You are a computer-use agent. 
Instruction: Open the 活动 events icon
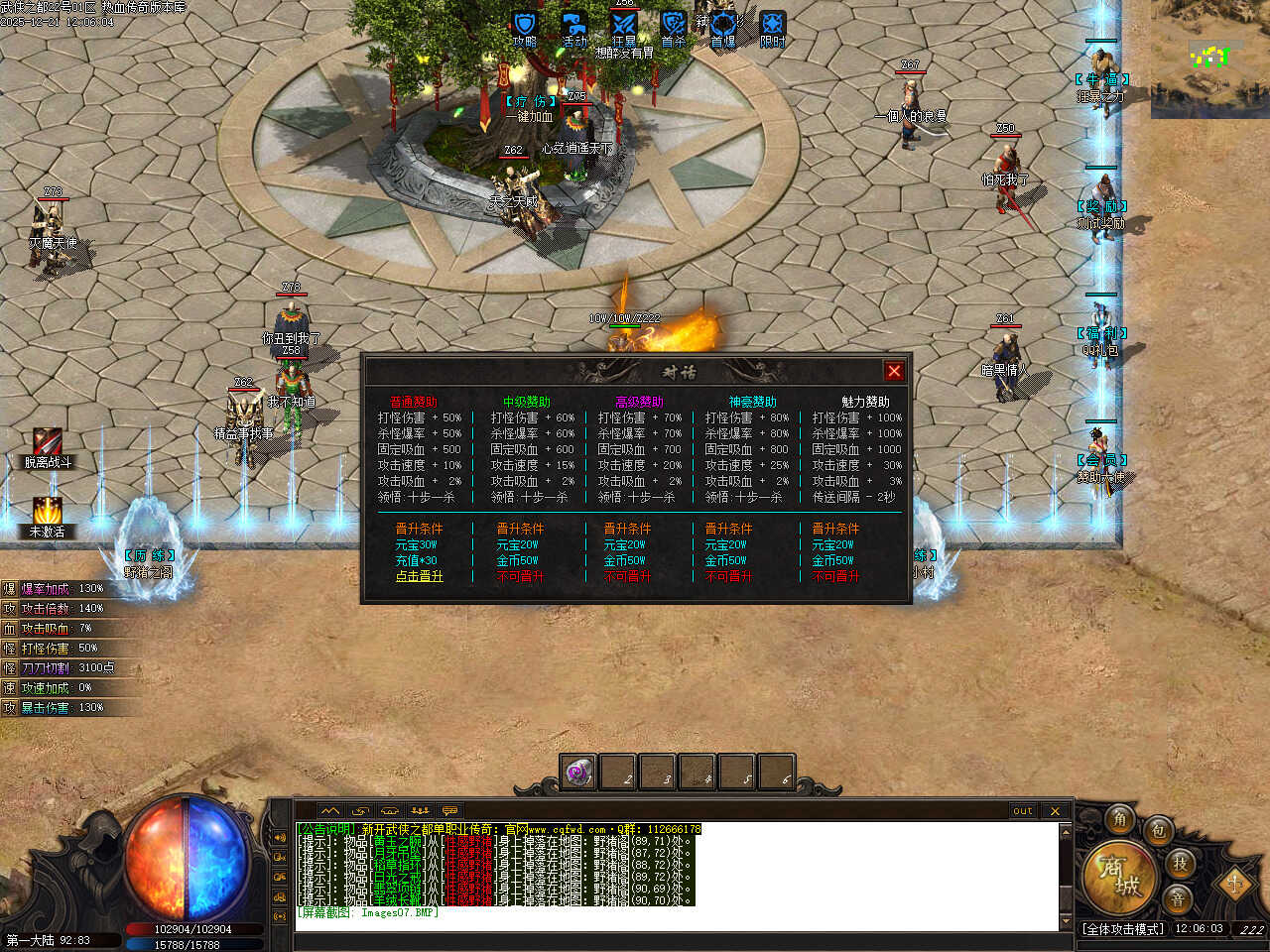click(574, 27)
